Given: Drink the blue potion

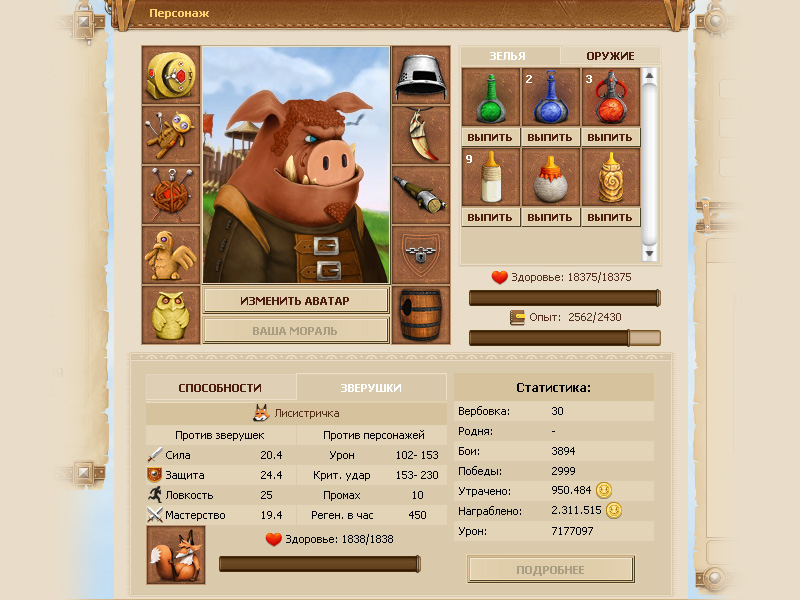Looking at the screenshot, I should (x=550, y=137).
